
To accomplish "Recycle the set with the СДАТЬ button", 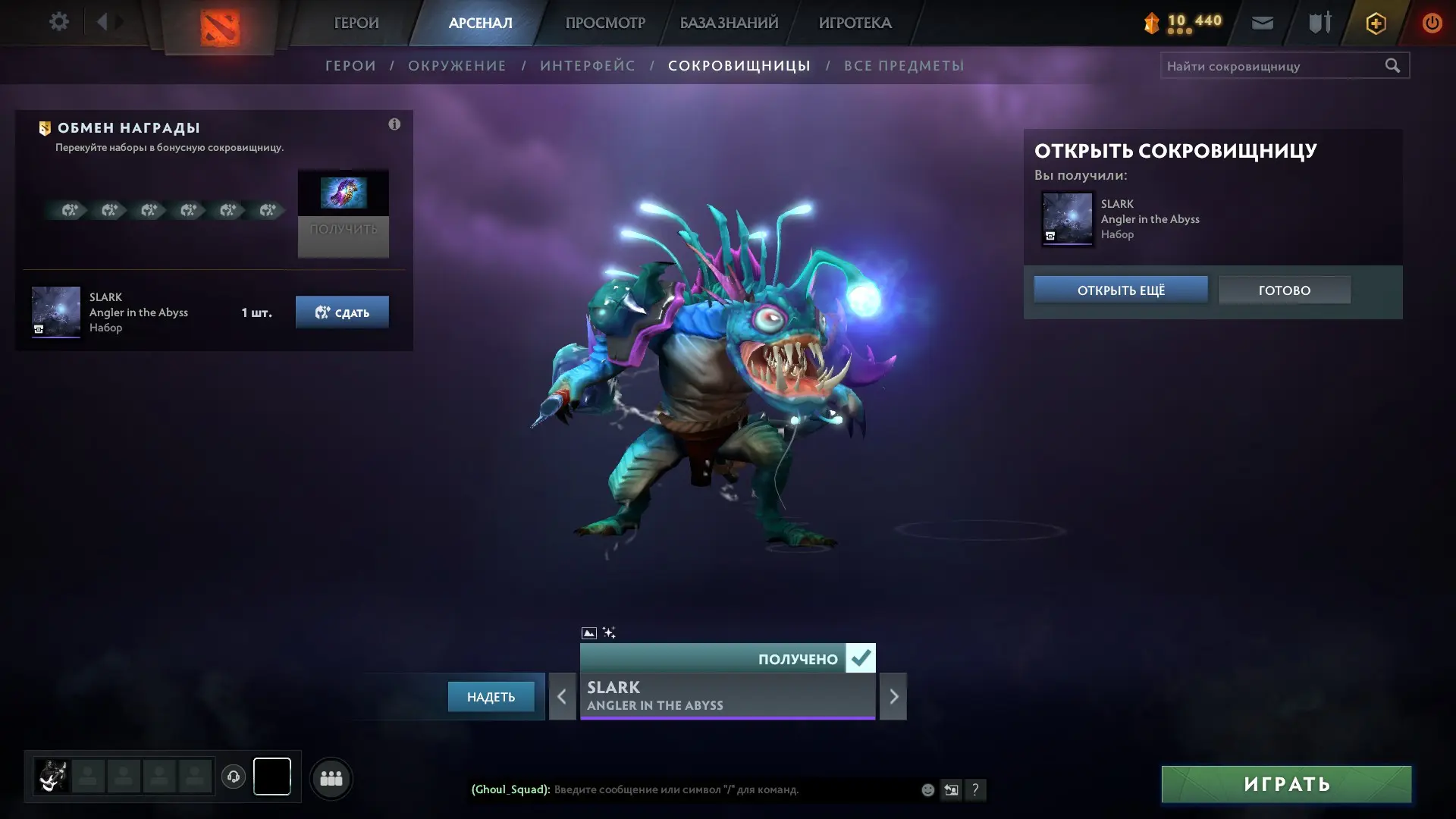I will [x=342, y=312].
